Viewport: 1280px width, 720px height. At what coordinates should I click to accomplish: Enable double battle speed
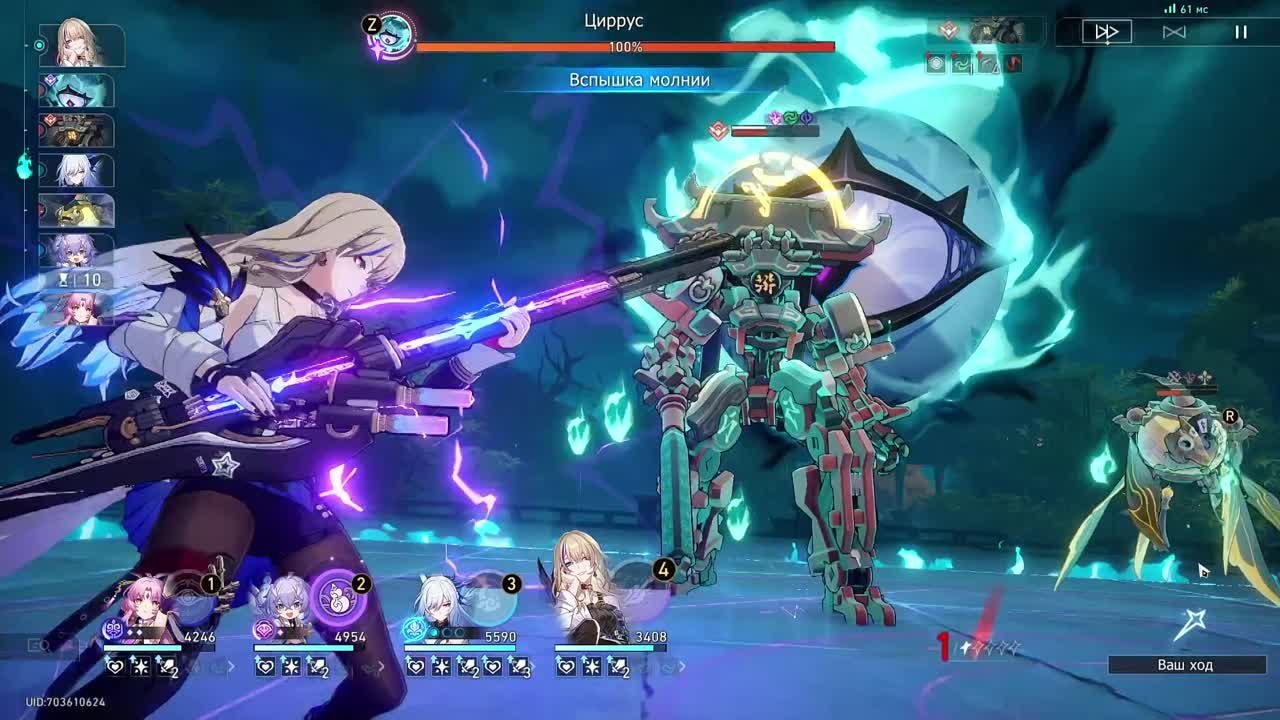click(x=1104, y=33)
